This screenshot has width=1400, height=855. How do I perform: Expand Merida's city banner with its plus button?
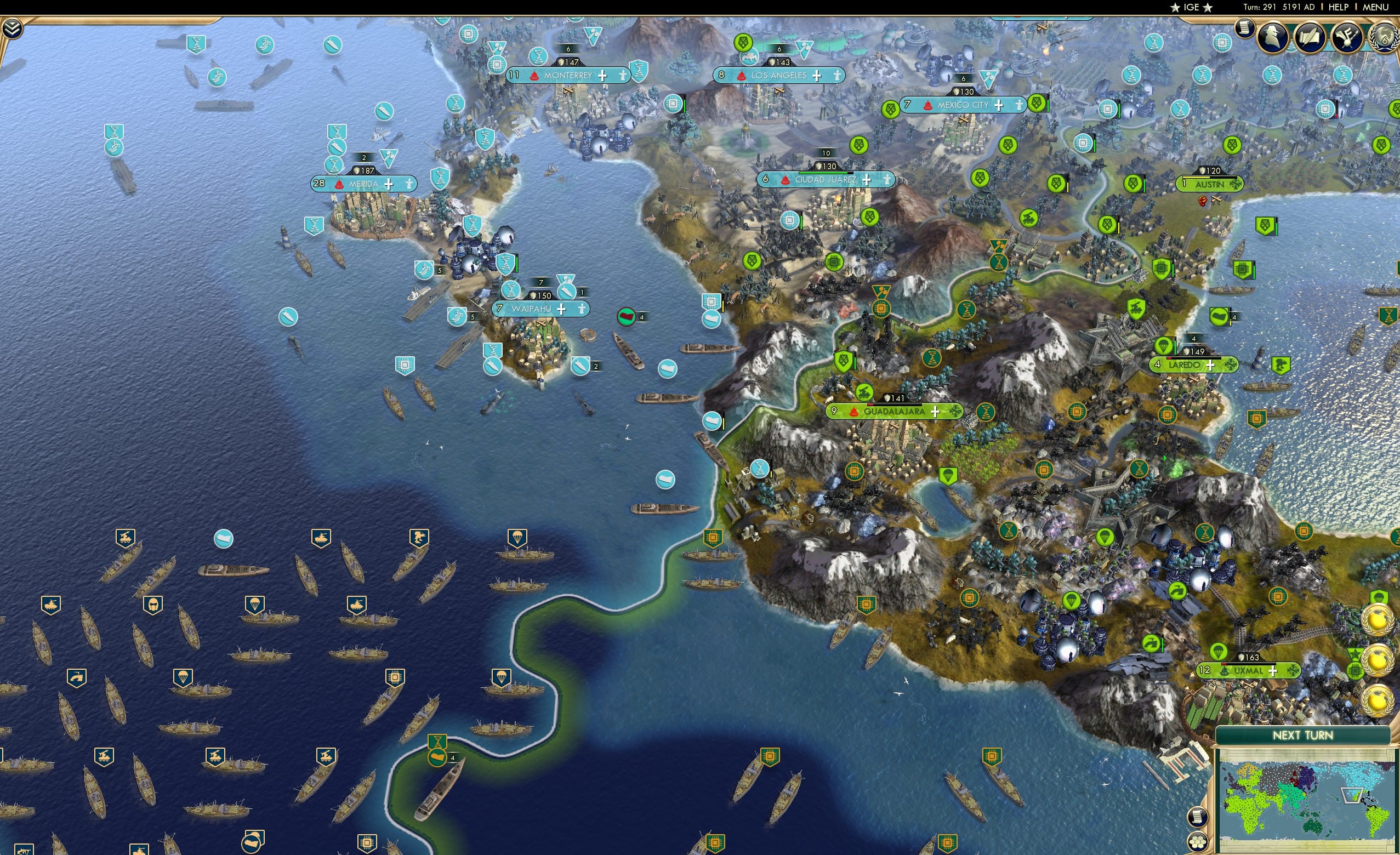389,184
